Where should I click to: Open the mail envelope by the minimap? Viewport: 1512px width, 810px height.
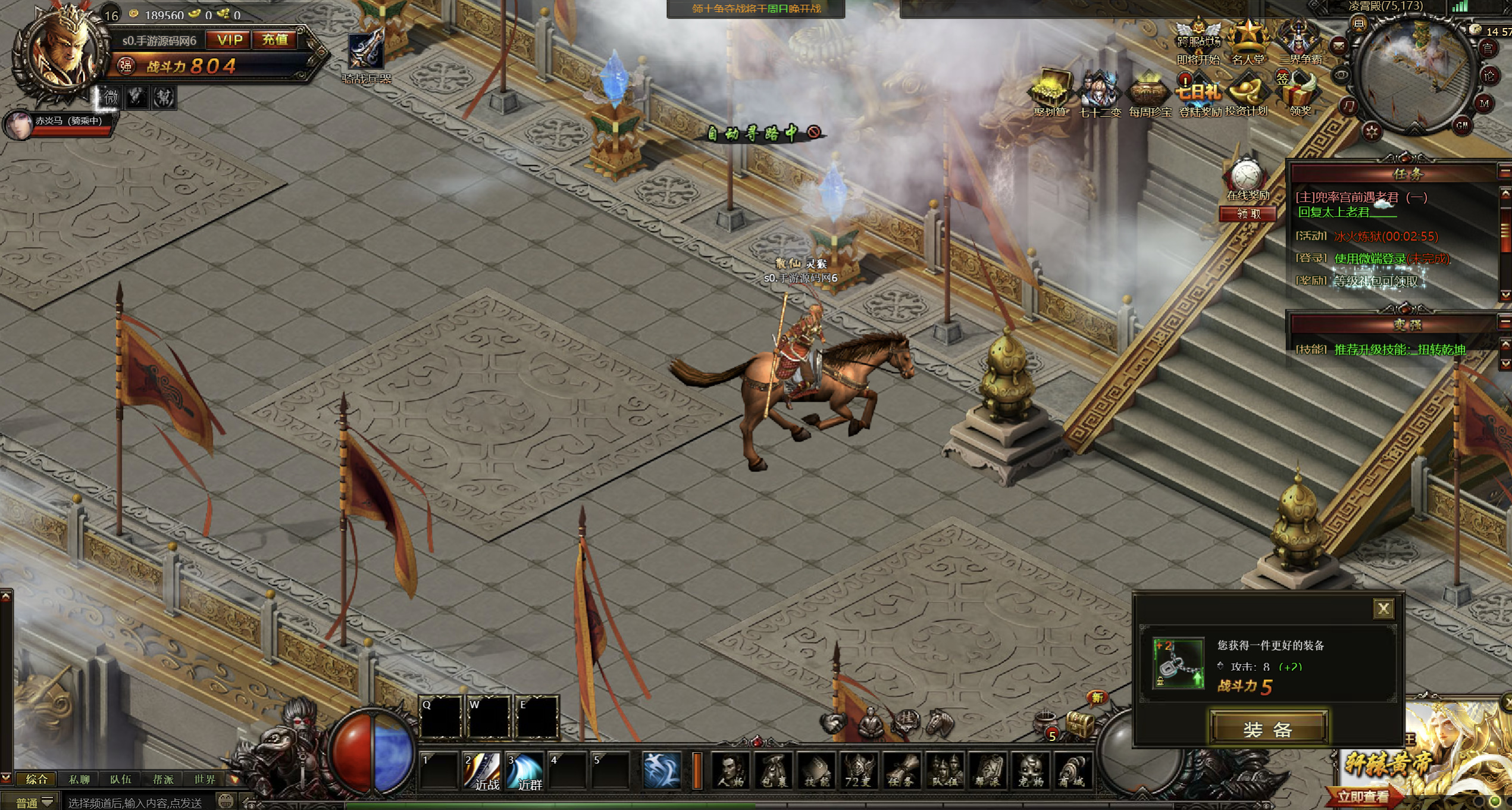coord(1339,46)
